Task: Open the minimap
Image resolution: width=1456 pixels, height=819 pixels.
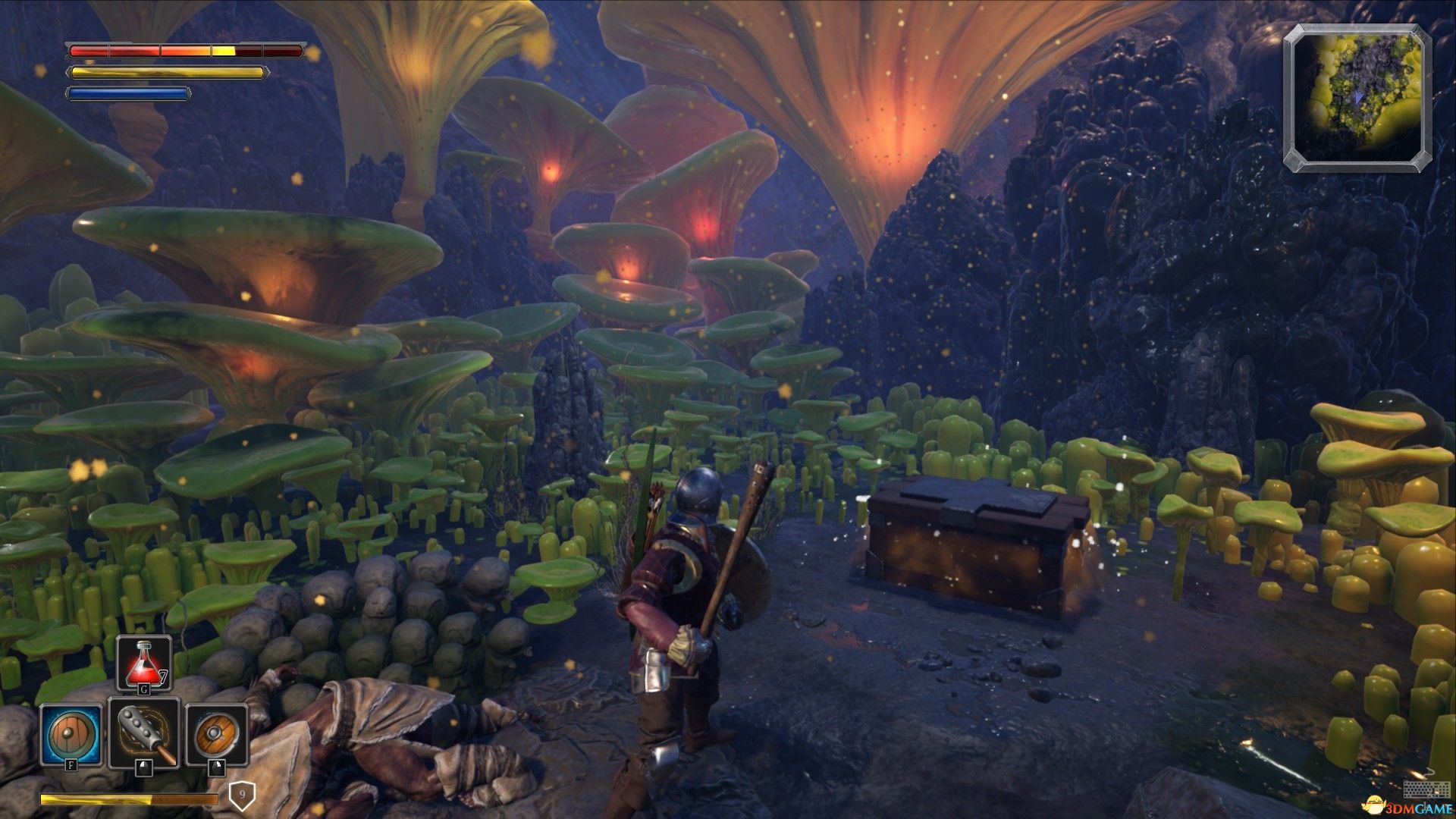Action: tap(1357, 97)
